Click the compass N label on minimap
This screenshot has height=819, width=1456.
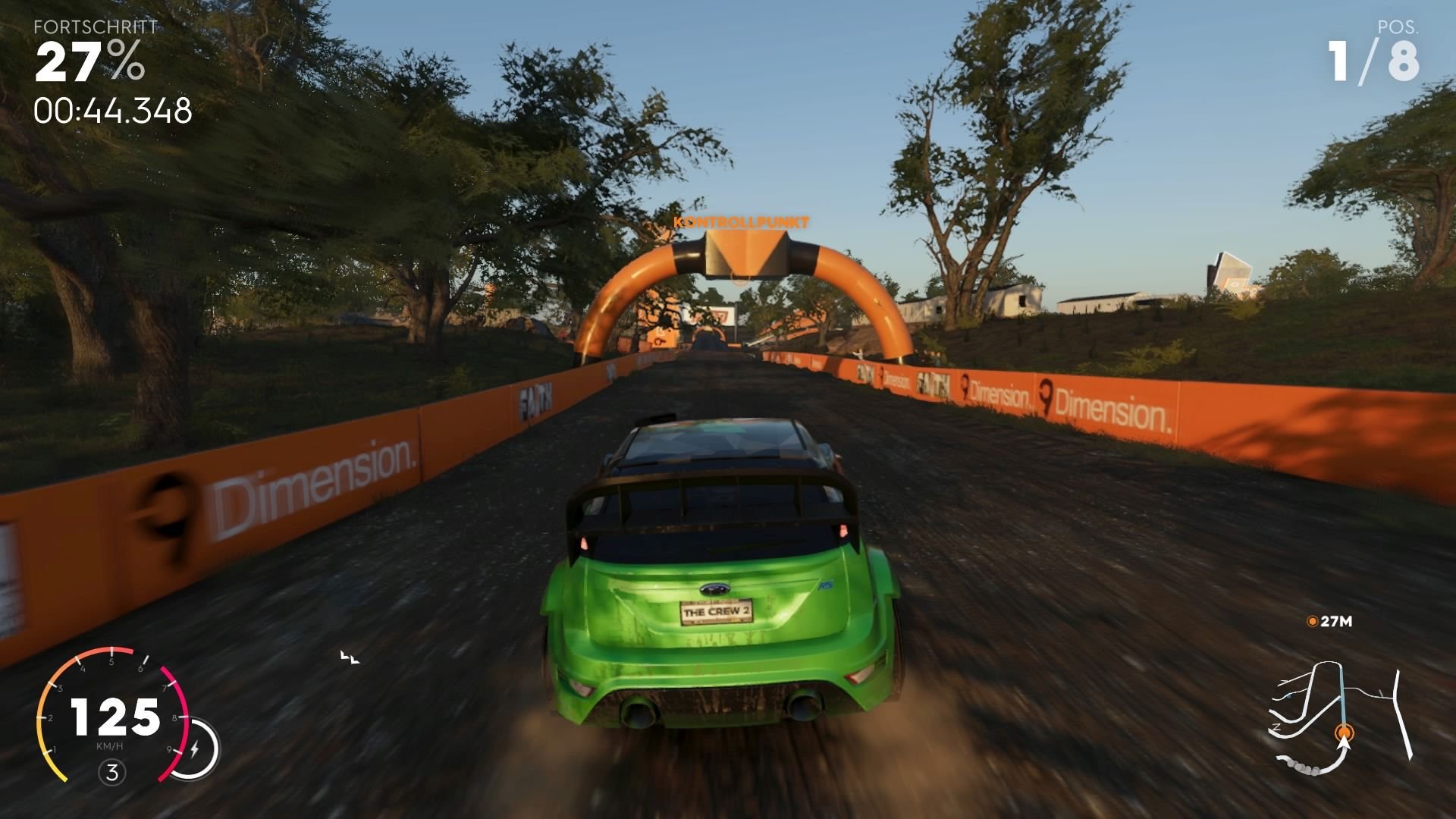tap(1276, 727)
